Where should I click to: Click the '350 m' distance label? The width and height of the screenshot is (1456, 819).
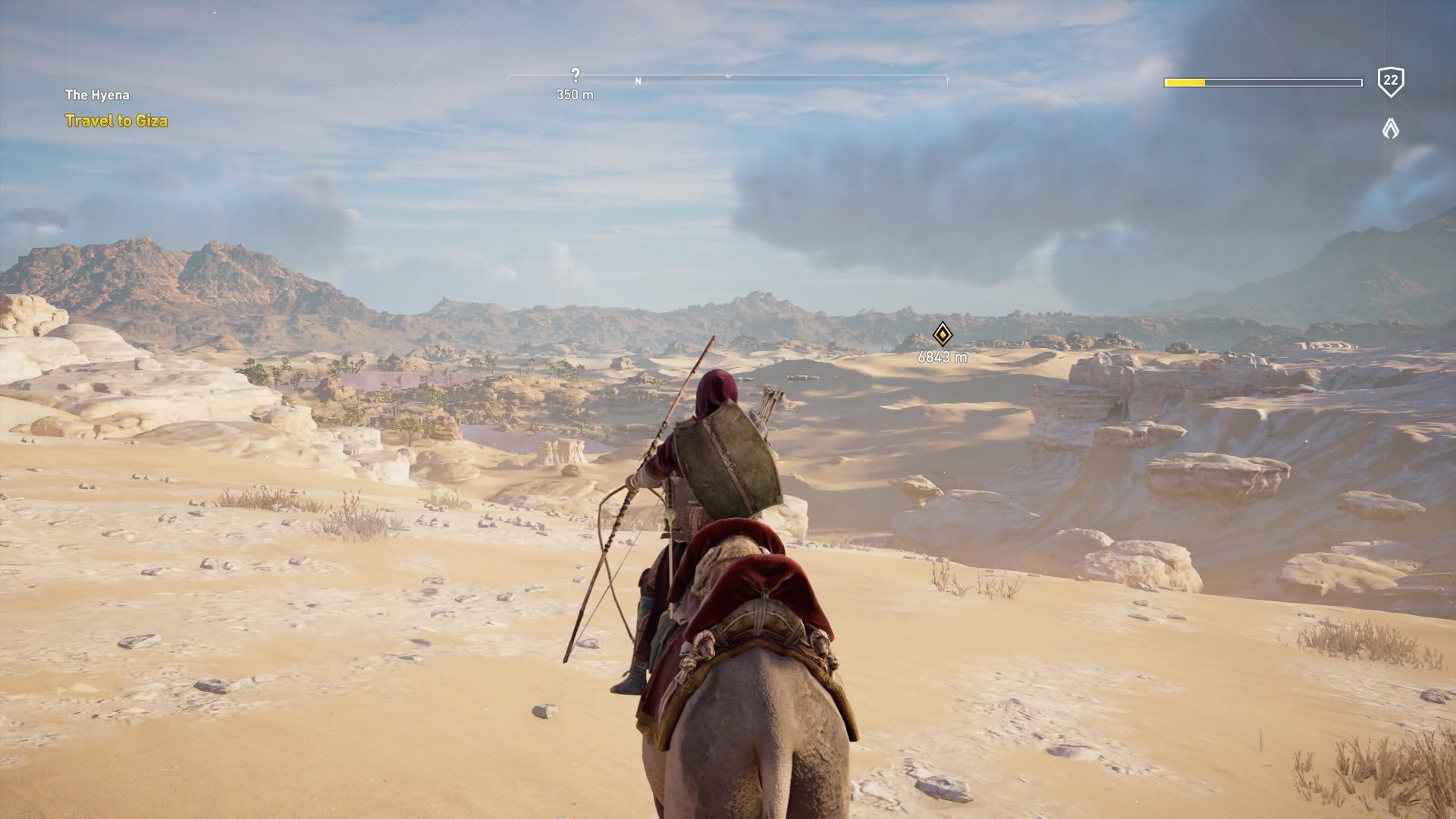pyautogui.click(x=575, y=94)
